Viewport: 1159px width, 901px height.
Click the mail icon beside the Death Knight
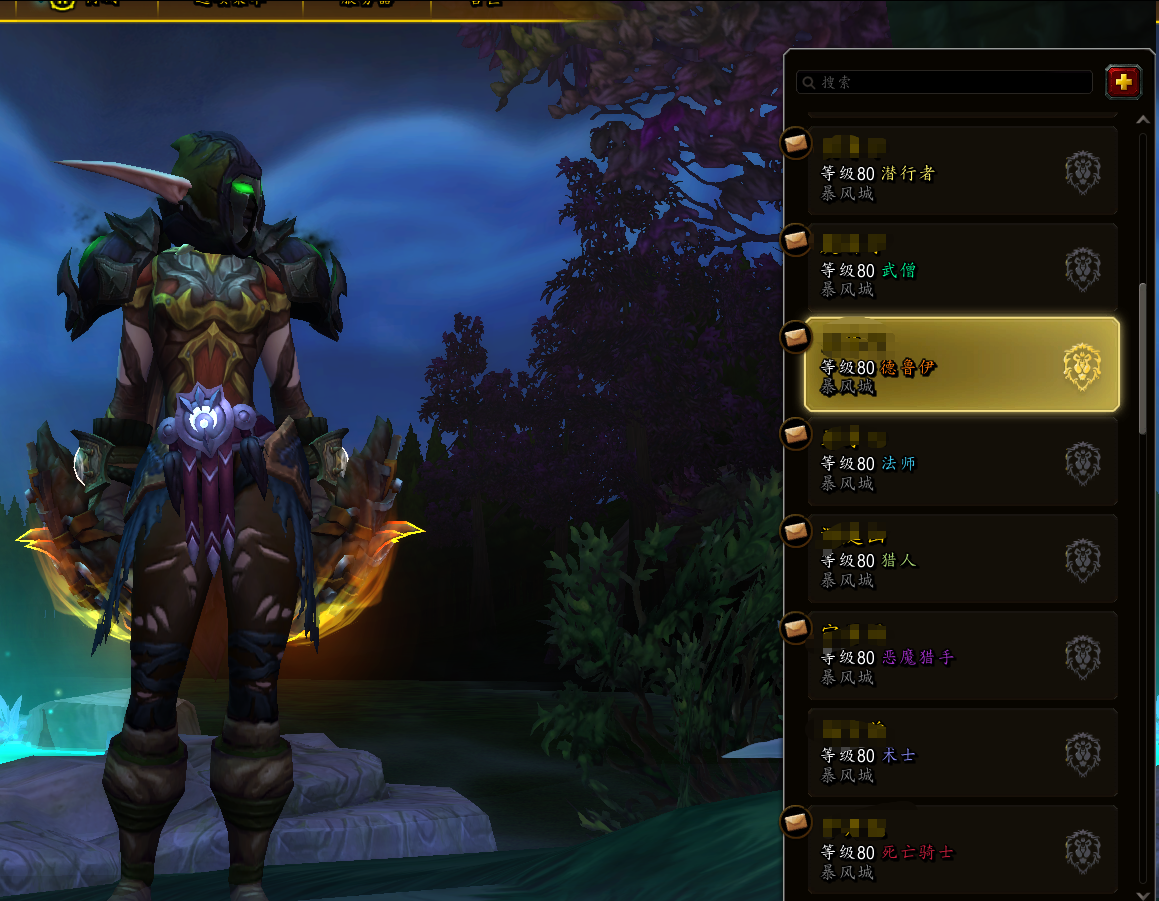[x=796, y=822]
